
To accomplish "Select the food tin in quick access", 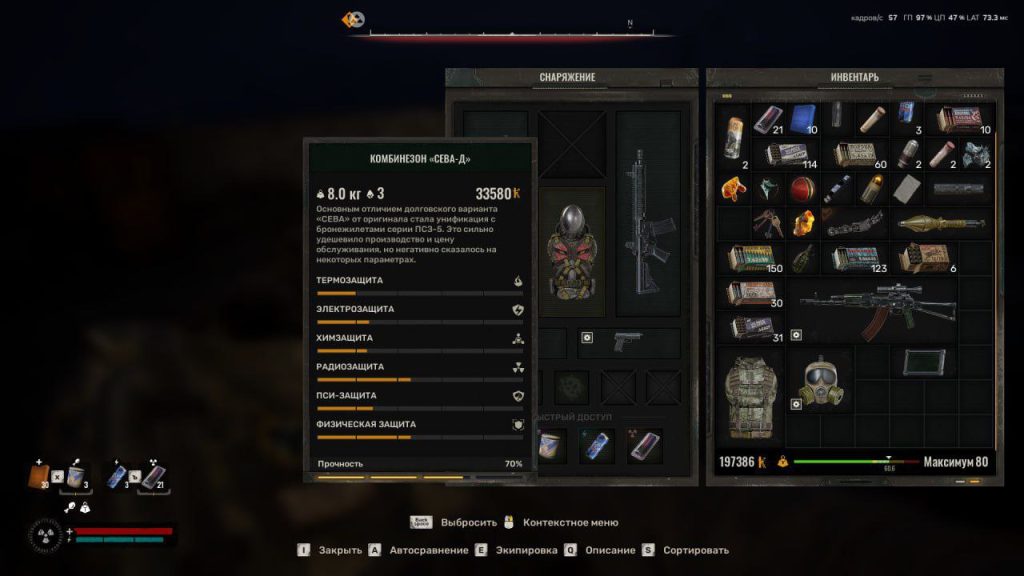I will click(550, 446).
